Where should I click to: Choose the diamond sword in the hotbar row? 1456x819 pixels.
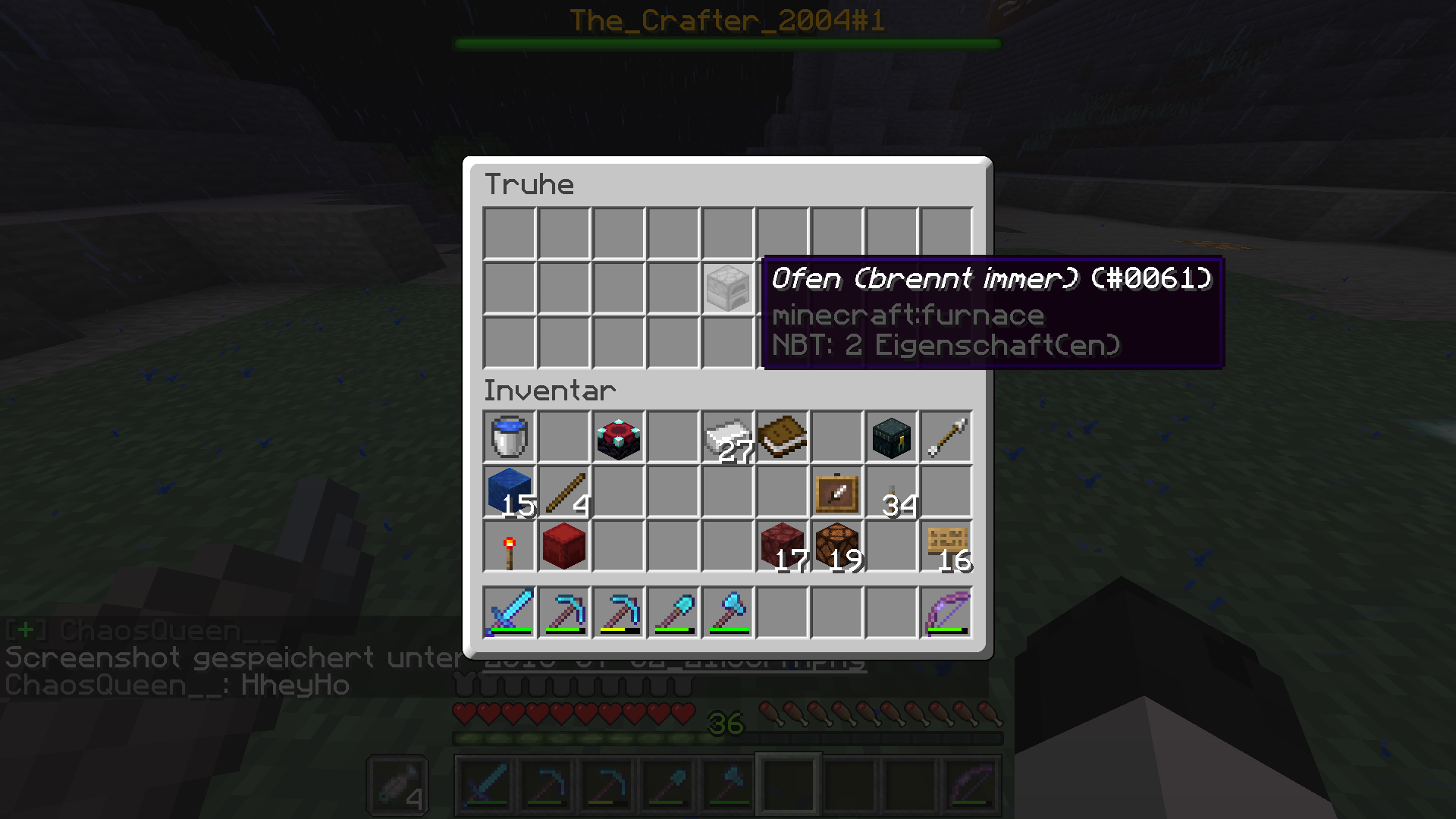click(509, 612)
